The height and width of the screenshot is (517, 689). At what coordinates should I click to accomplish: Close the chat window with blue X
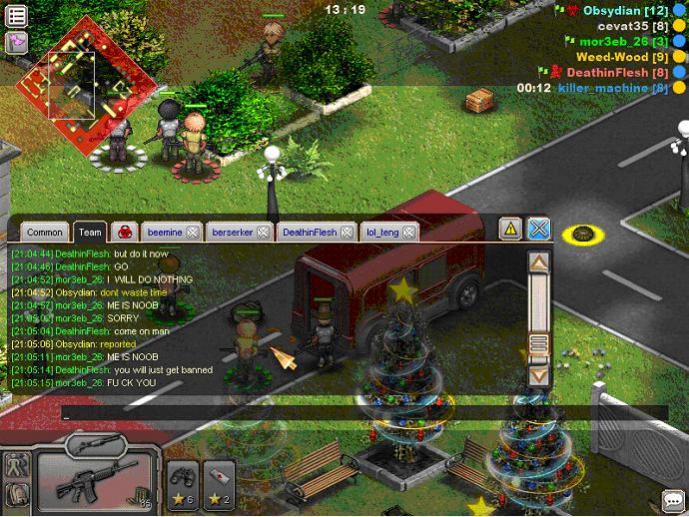[539, 229]
